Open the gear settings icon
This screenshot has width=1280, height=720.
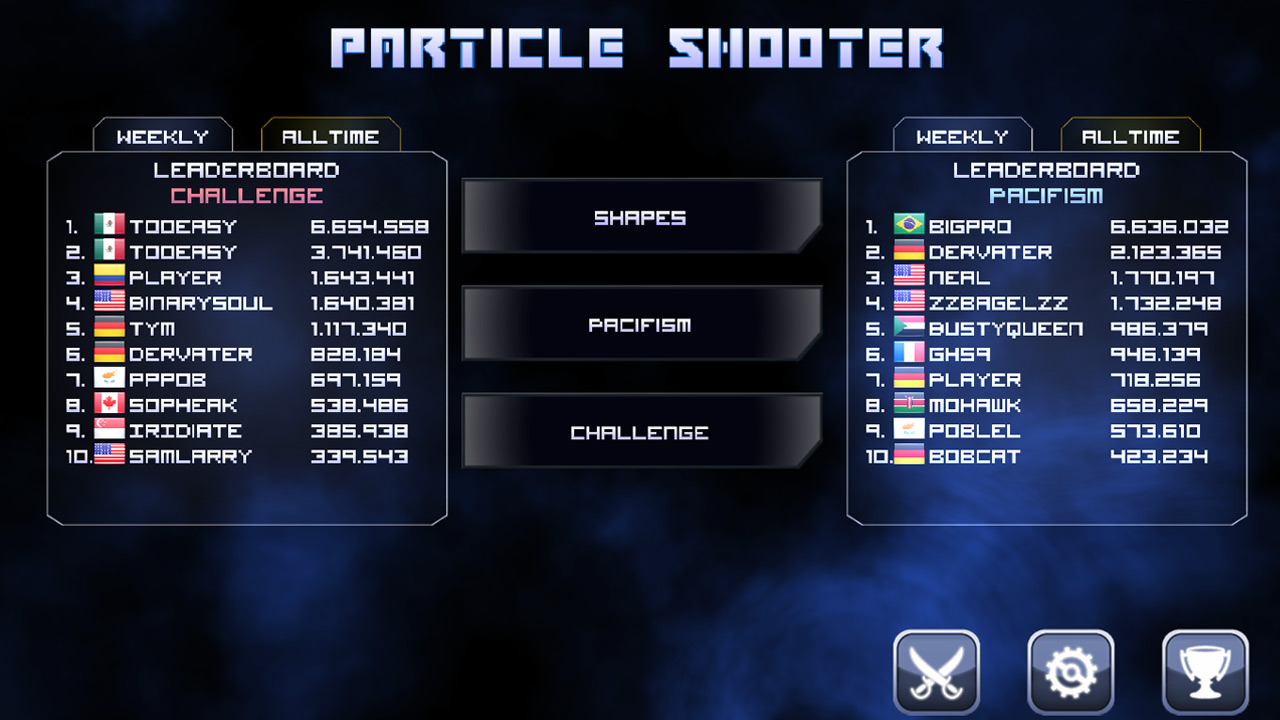[1072, 668]
